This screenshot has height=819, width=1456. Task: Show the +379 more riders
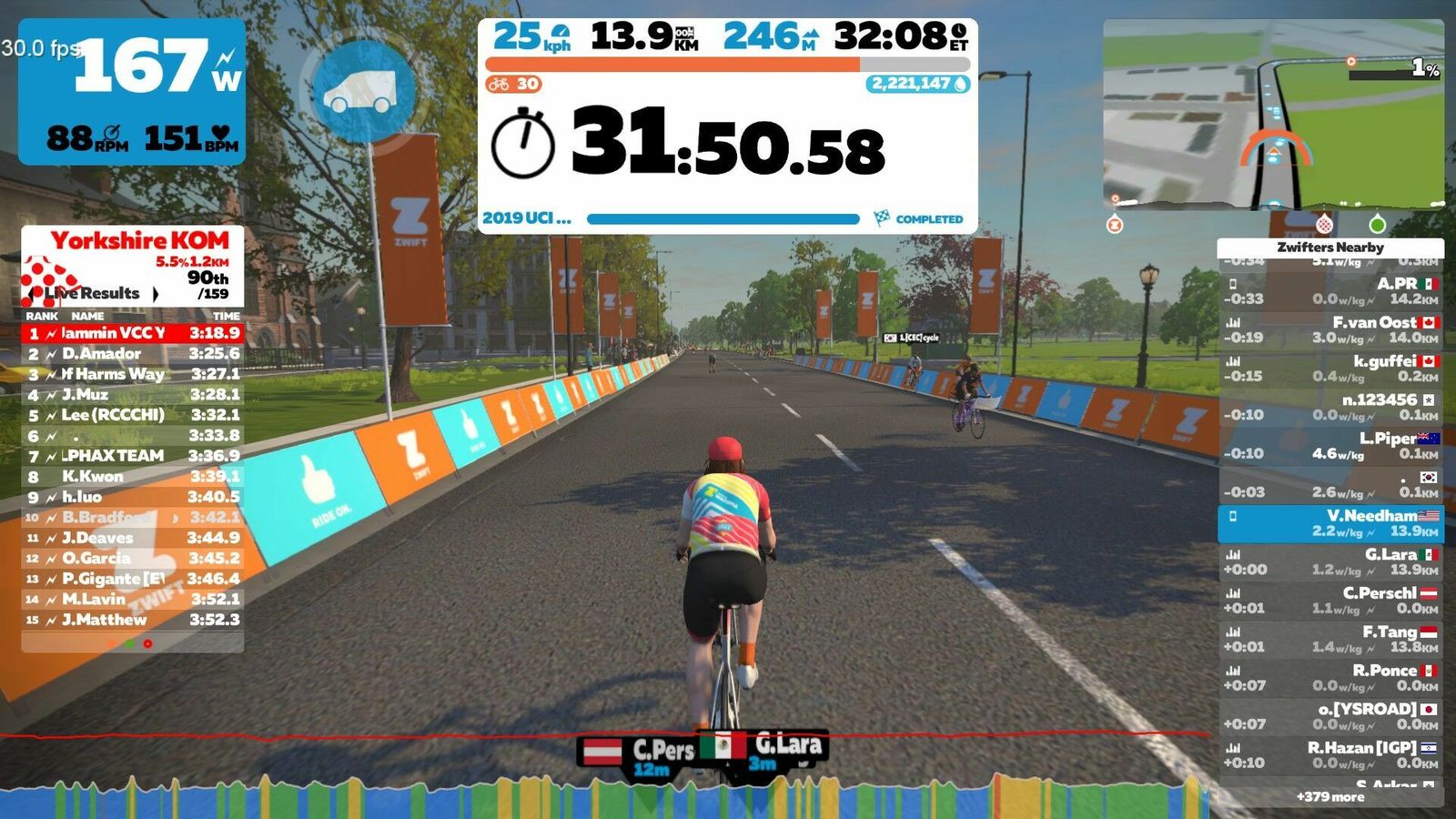point(1330,796)
